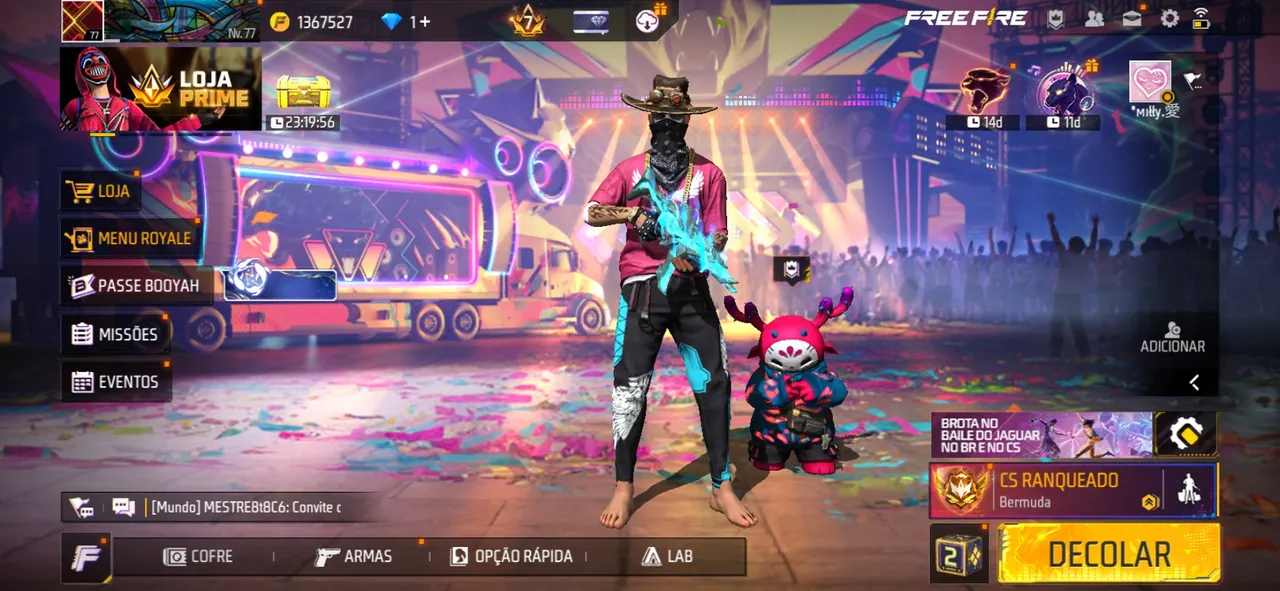The image size is (1280, 591).
Task: Go to the ARMAS section
Action: [x=354, y=556]
